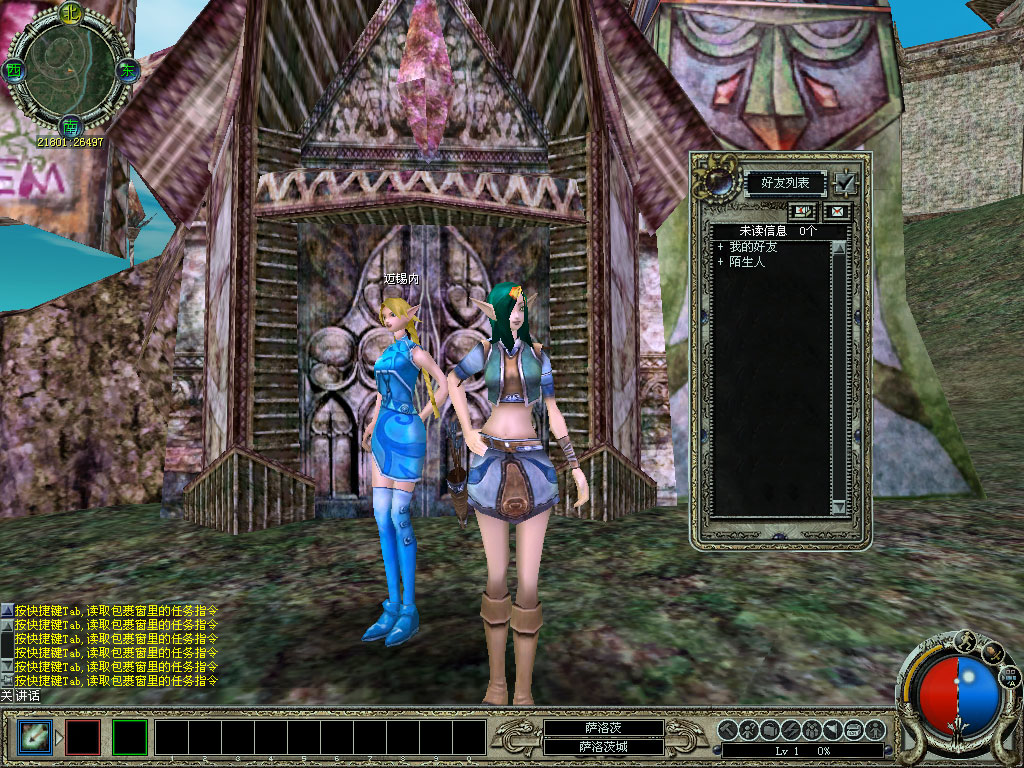Viewport: 1024px width, 768px height.
Task: Click the group-of-people menu icon
Action: point(811,729)
